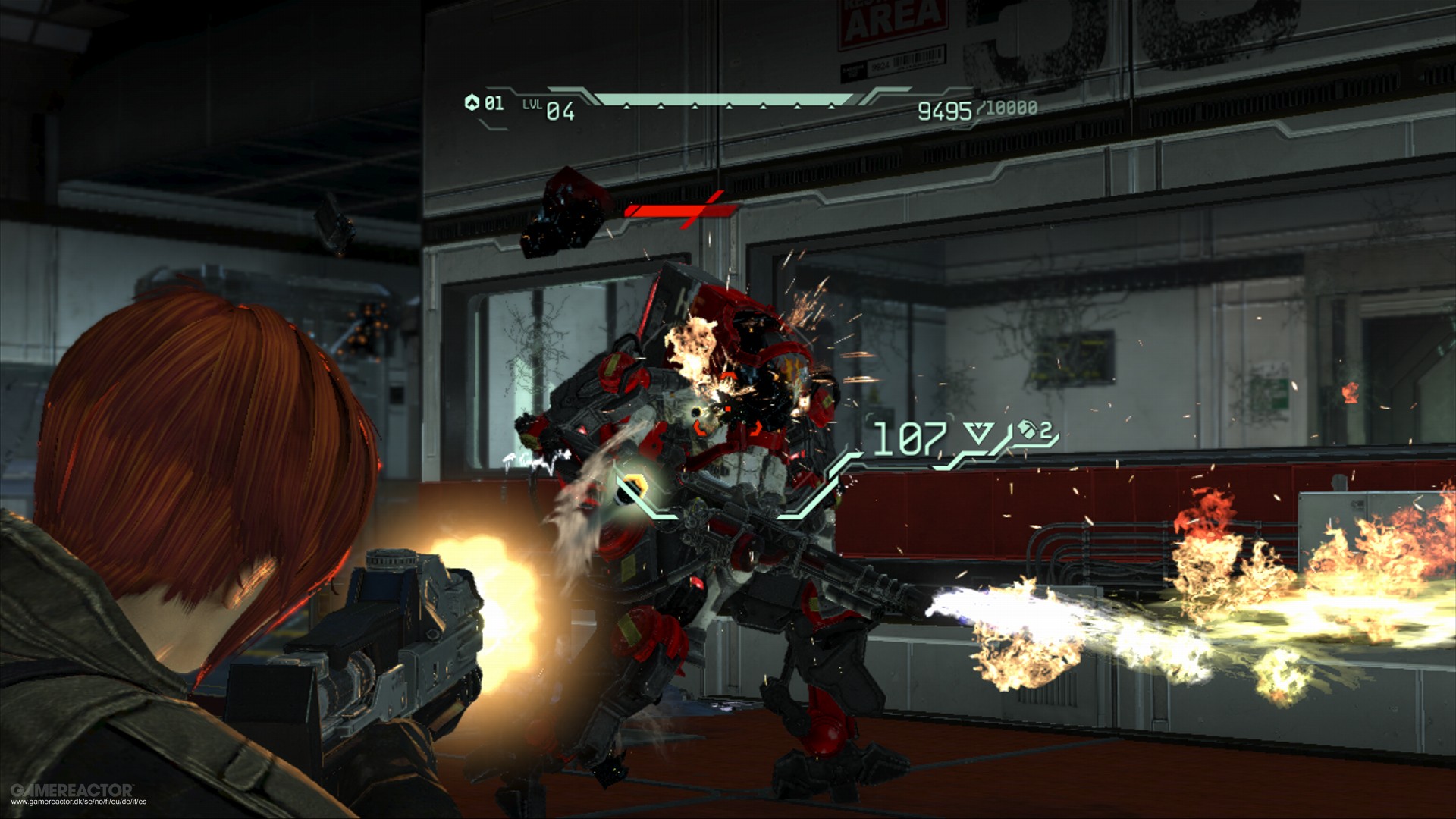The width and height of the screenshot is (1456, 819).
Task: Click the segmented teal progress gauge
Action: click(720, 99)
